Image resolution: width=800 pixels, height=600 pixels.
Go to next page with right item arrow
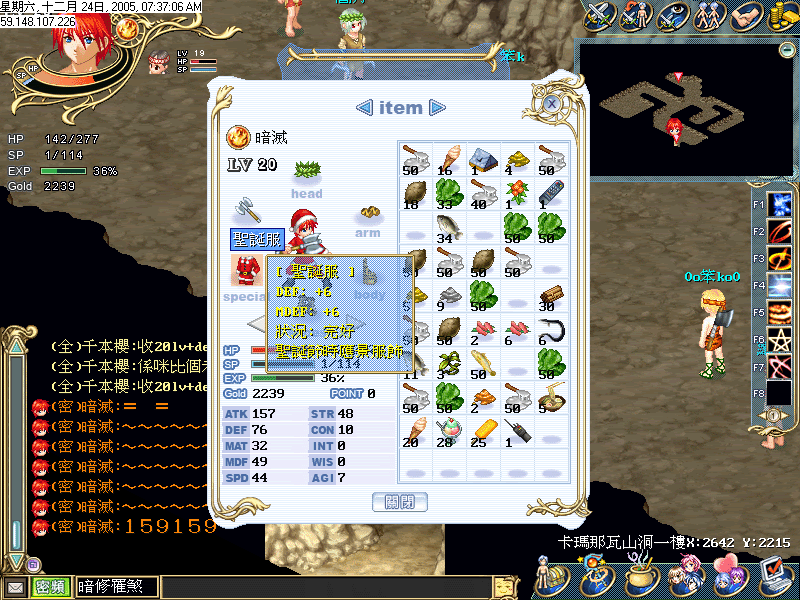click(436, 108)
